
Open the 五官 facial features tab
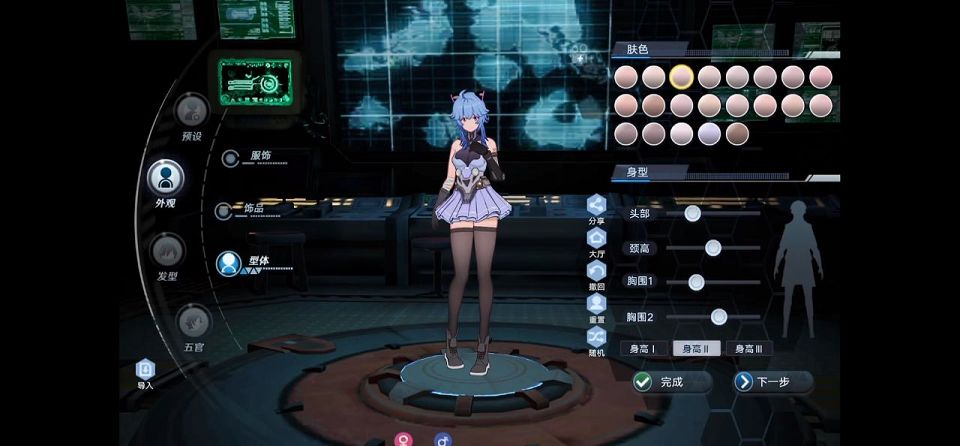point(192,322)
